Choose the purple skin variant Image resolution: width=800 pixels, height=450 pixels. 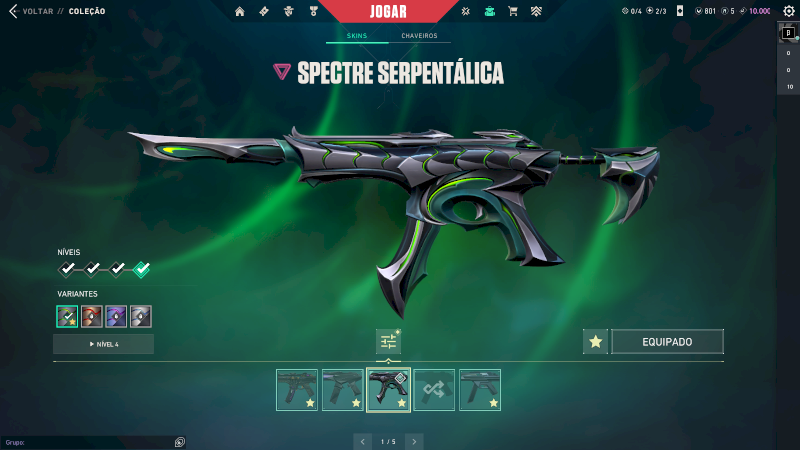116,316
